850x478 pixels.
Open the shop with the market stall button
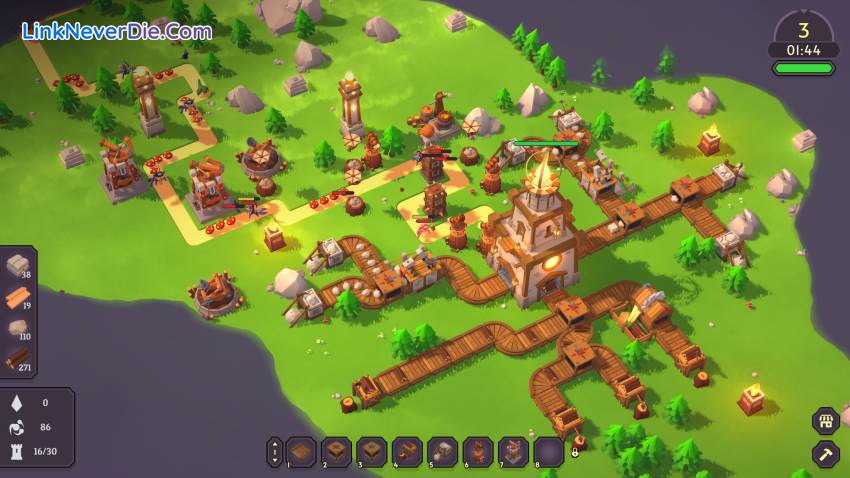point(825,421)
